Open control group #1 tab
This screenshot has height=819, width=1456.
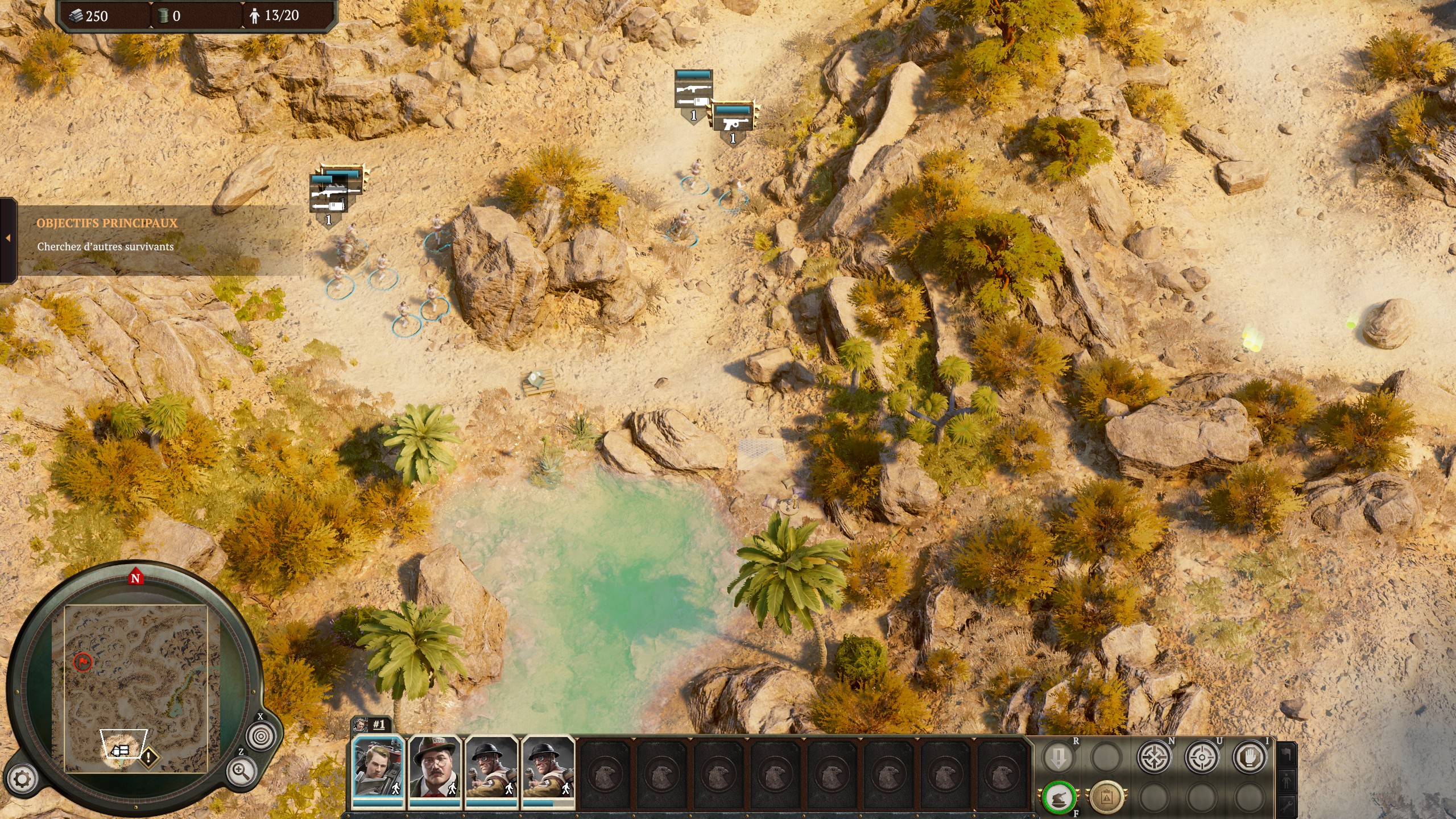coord(372,725)
